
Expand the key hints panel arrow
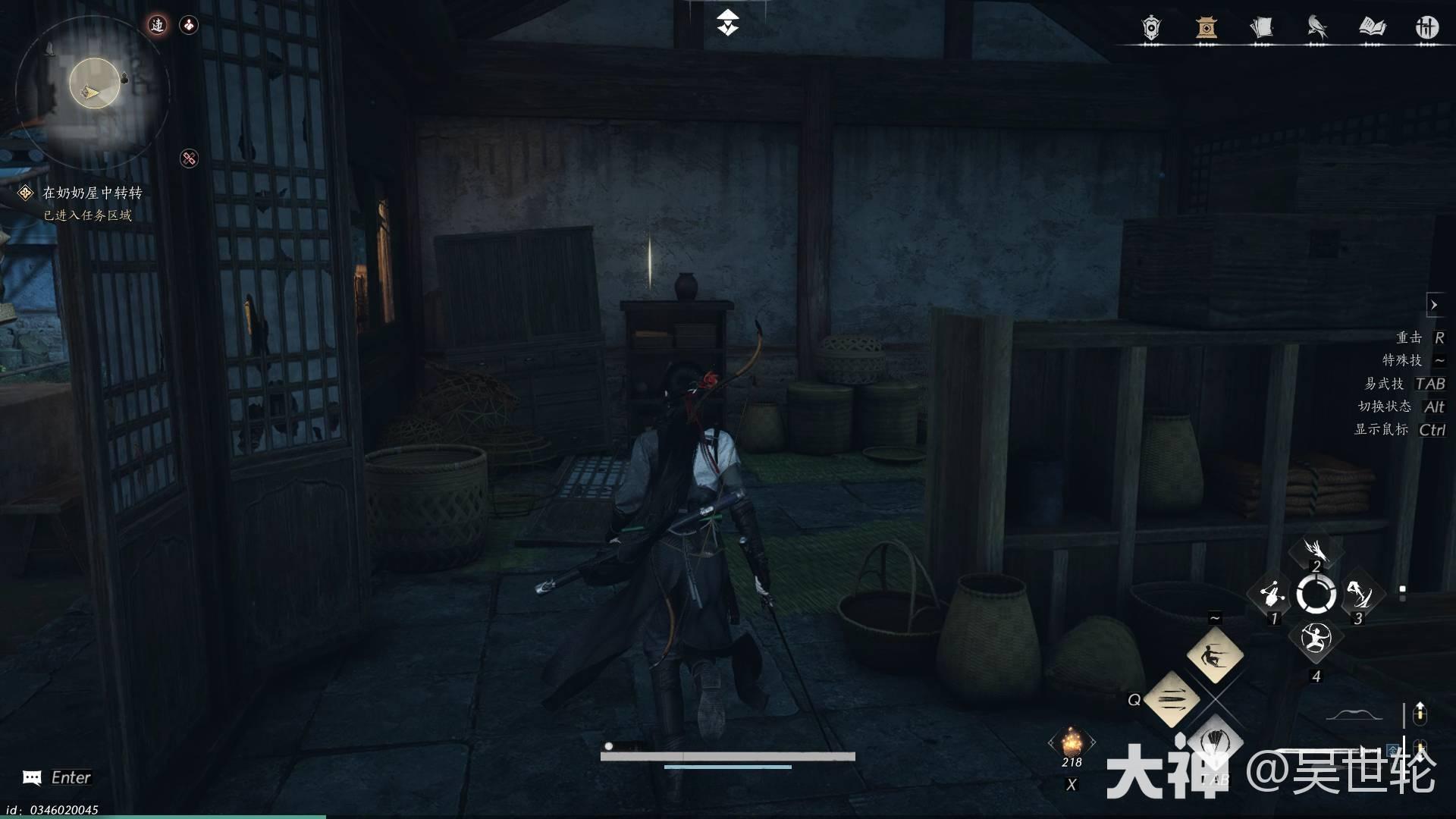pos(1433,305)
